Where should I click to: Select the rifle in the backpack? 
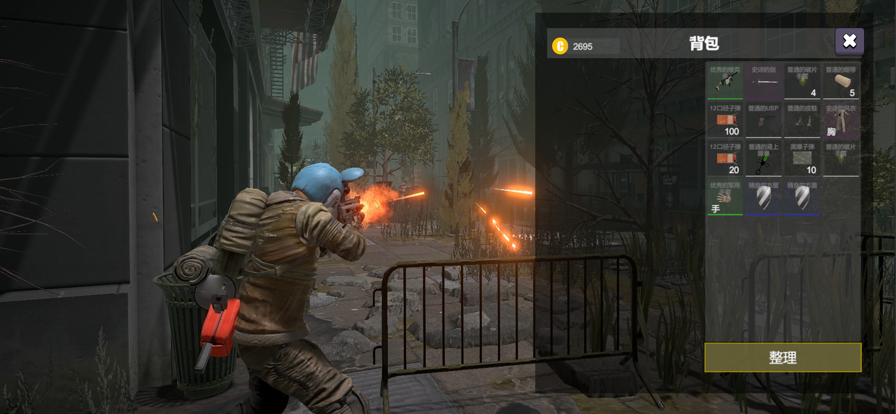click(x=725, y=81)
